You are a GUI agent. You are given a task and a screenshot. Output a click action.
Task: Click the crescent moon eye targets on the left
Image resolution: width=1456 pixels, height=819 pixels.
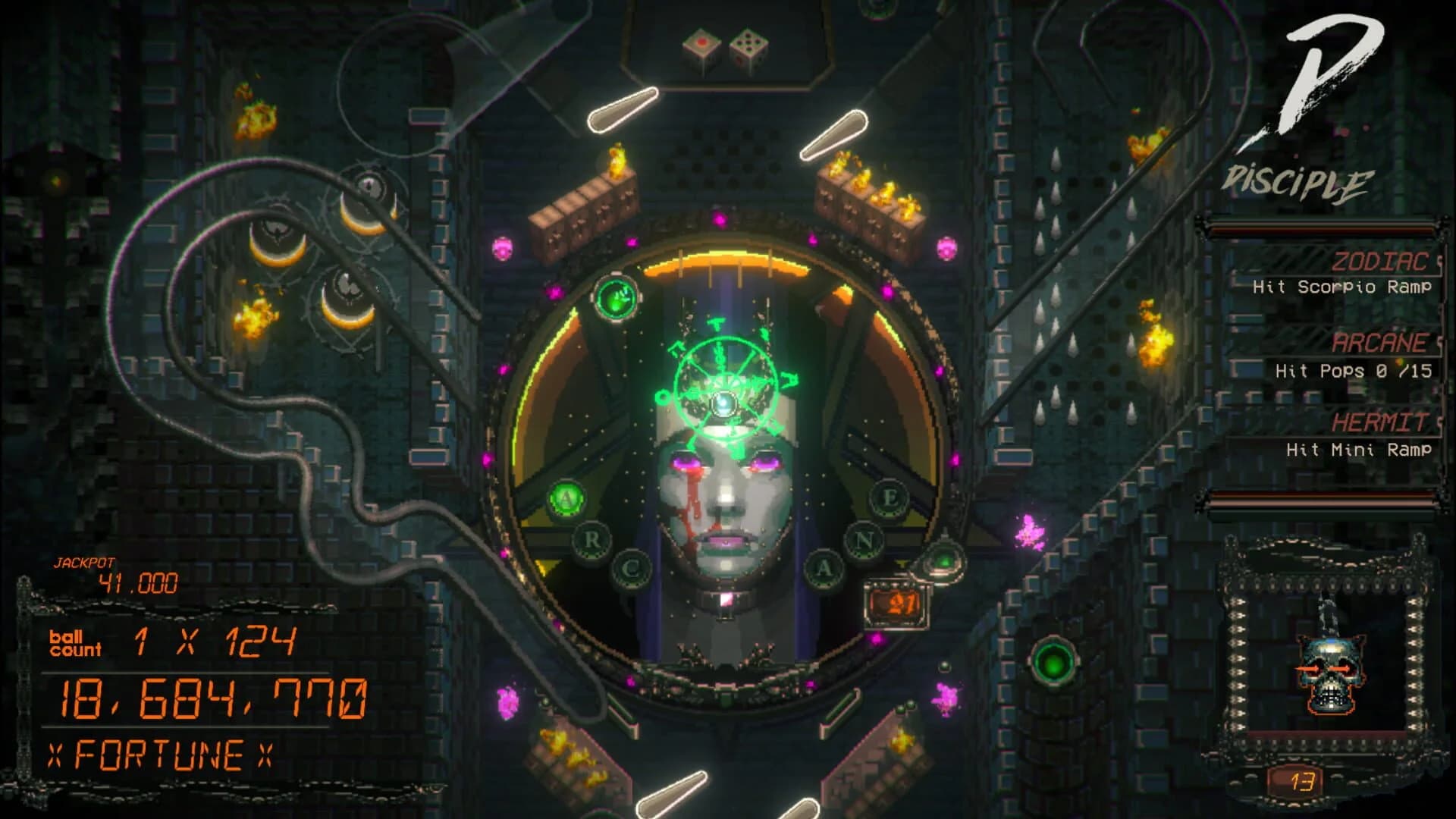click(318, 250)
